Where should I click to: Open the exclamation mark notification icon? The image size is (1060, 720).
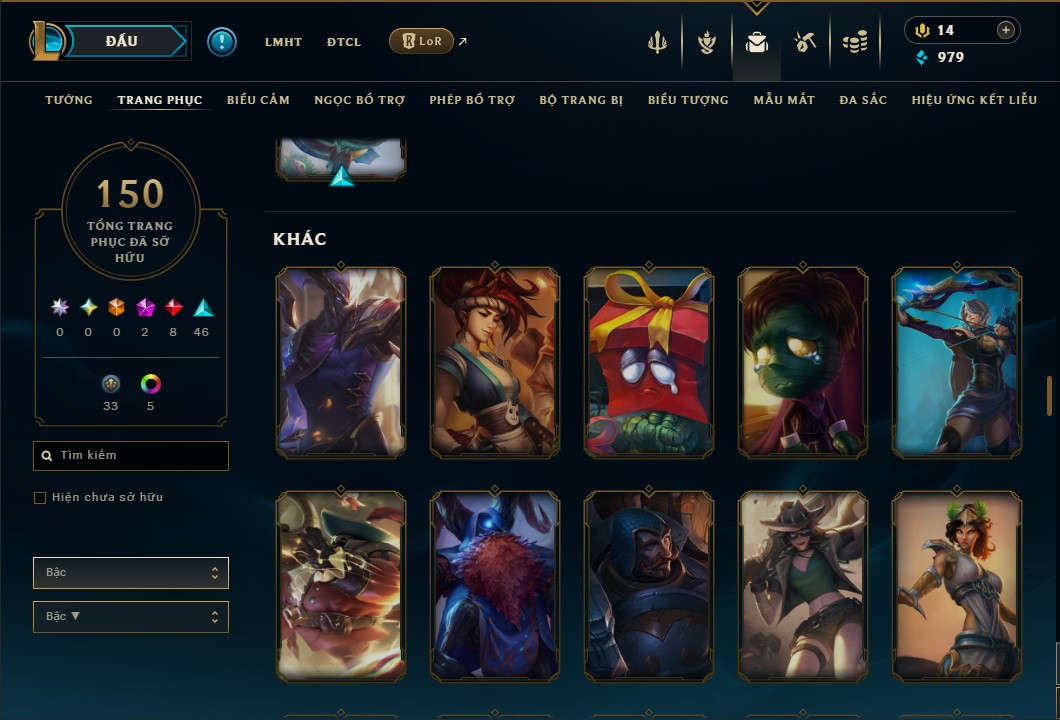click(222, 42)
